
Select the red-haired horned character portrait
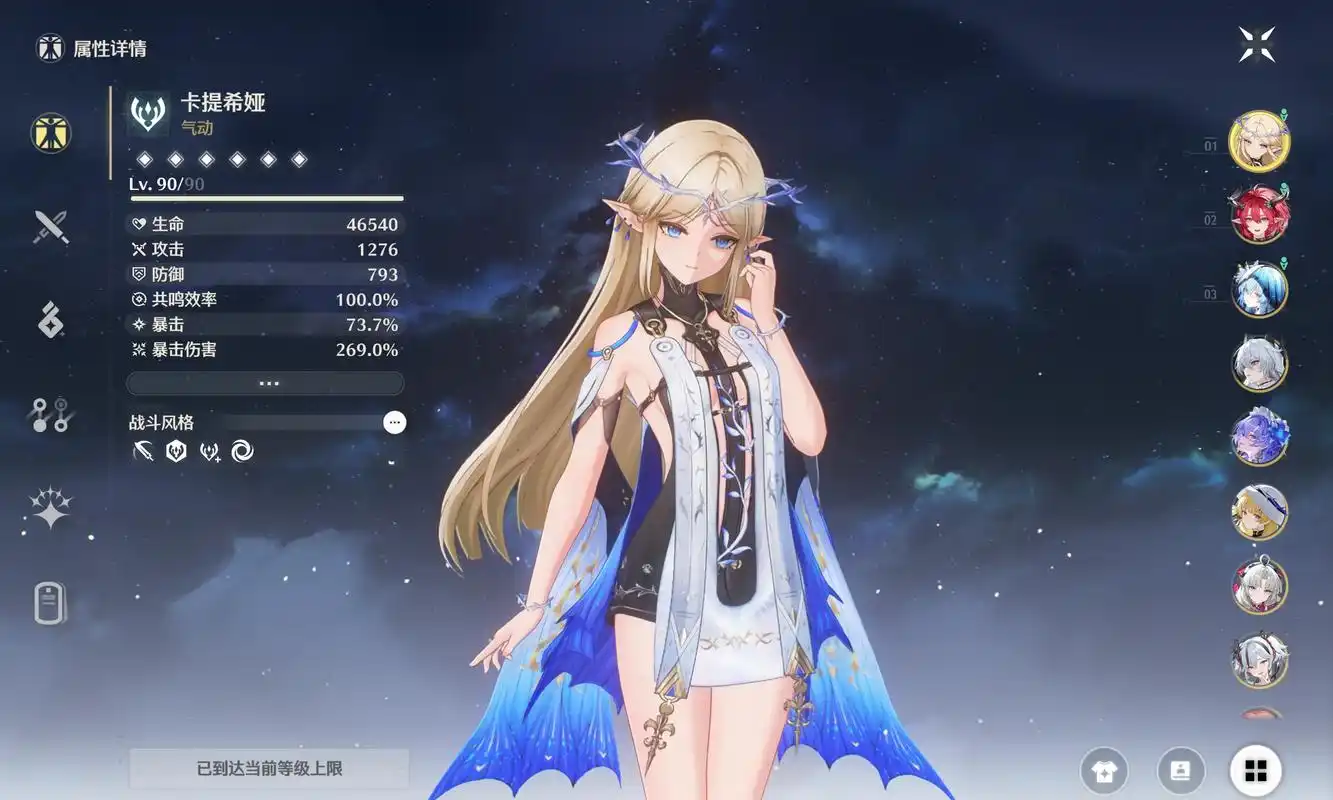[1258, 215]
